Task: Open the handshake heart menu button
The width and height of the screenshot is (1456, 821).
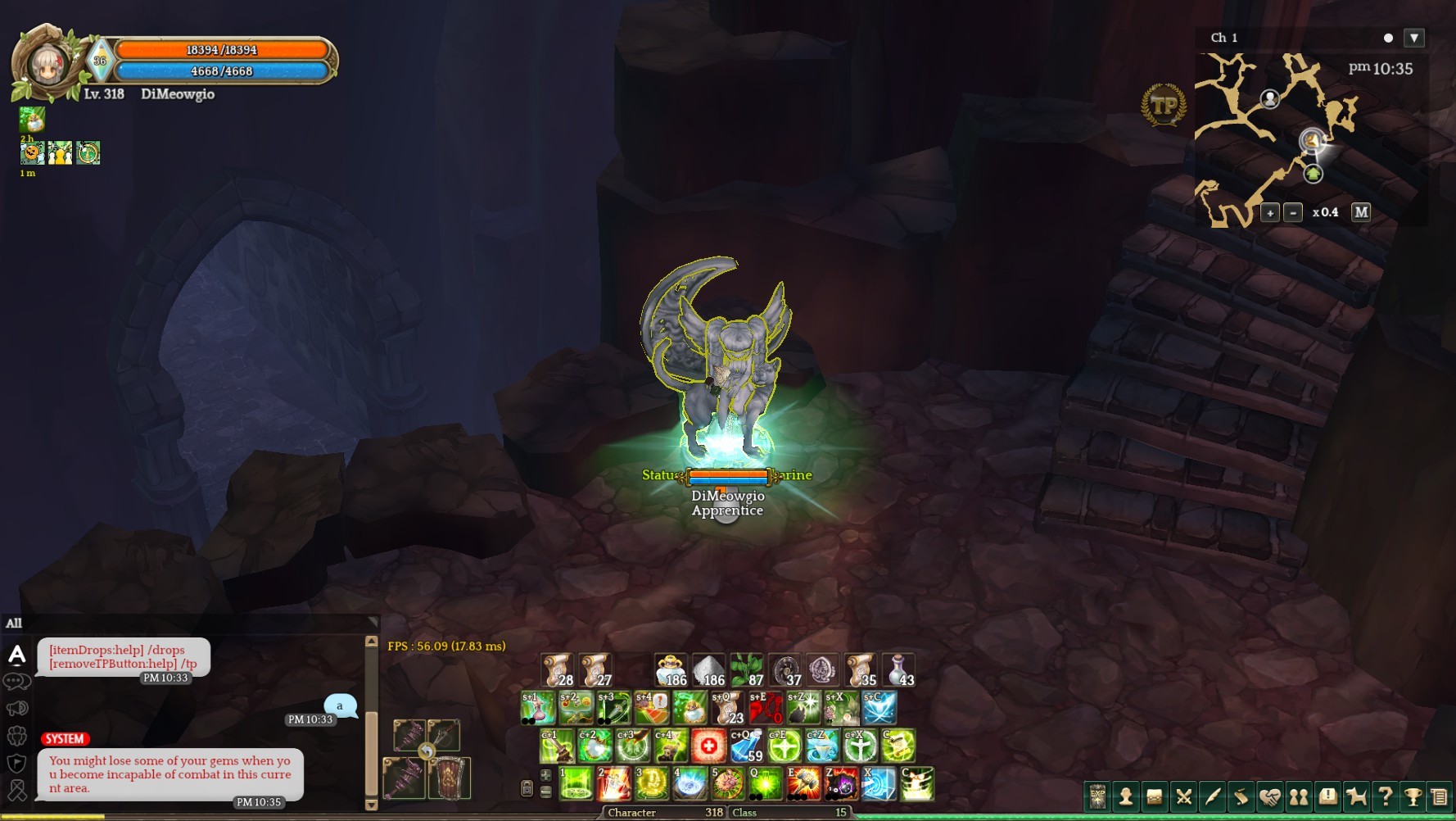Action: pos(1270,796)
